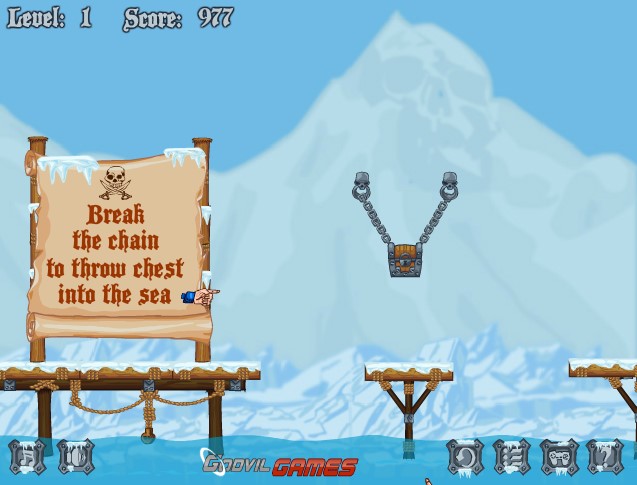This screenshot has width=637, height=485.
Task: Open the level list menu
Action: pos(512,457)
